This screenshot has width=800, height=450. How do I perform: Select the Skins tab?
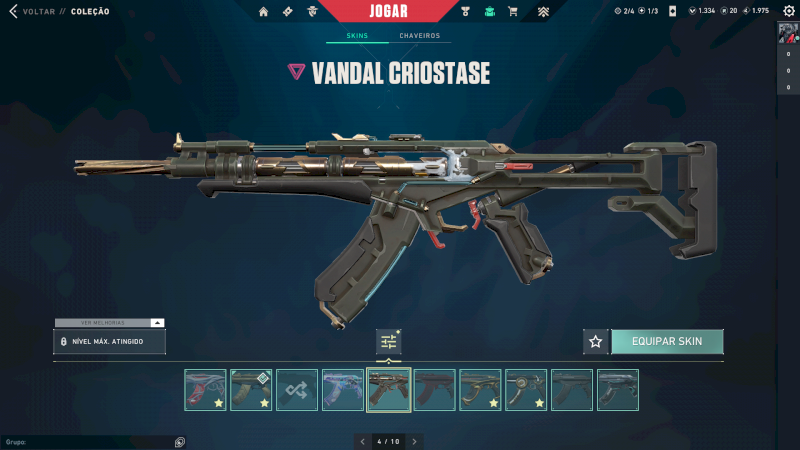coord(357,36)
